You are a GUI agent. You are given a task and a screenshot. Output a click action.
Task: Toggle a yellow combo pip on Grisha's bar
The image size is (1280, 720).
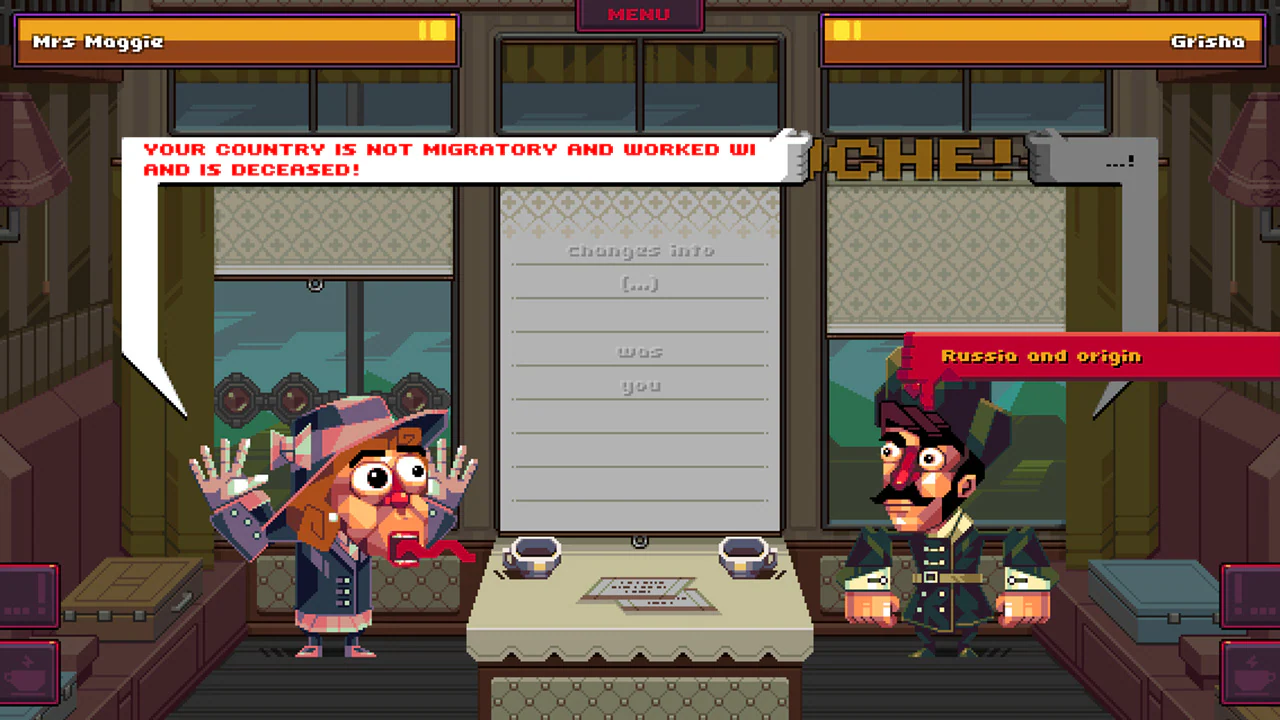pyautogui.click(x=845, y=31)
